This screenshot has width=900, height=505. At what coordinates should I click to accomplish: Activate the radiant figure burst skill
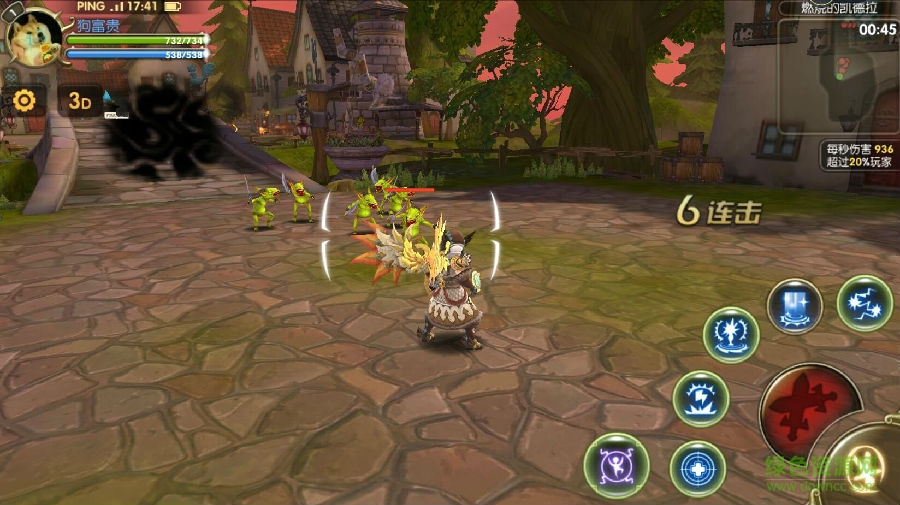click(x=731, y=335)
